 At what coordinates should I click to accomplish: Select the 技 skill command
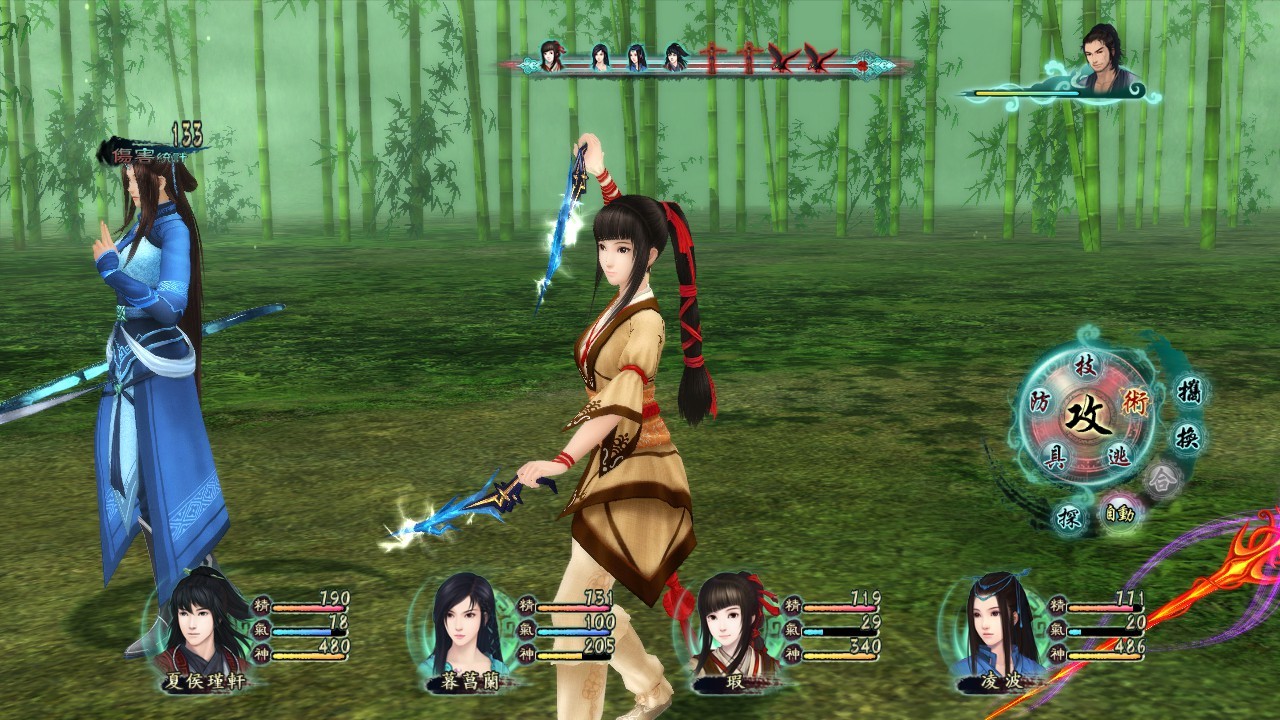[x=1086, y=366]
